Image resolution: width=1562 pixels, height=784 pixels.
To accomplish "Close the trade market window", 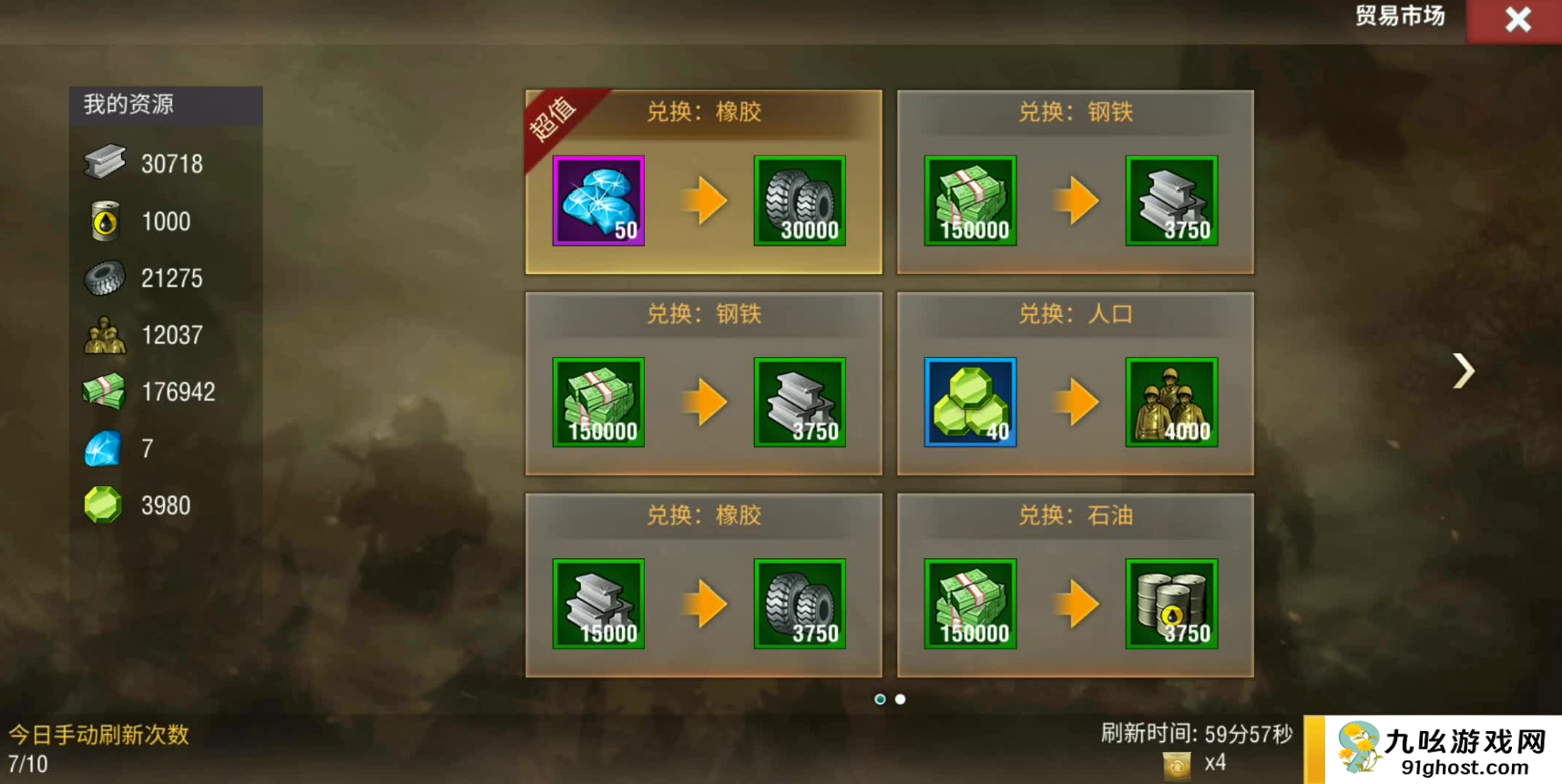I will (1516, 20).
